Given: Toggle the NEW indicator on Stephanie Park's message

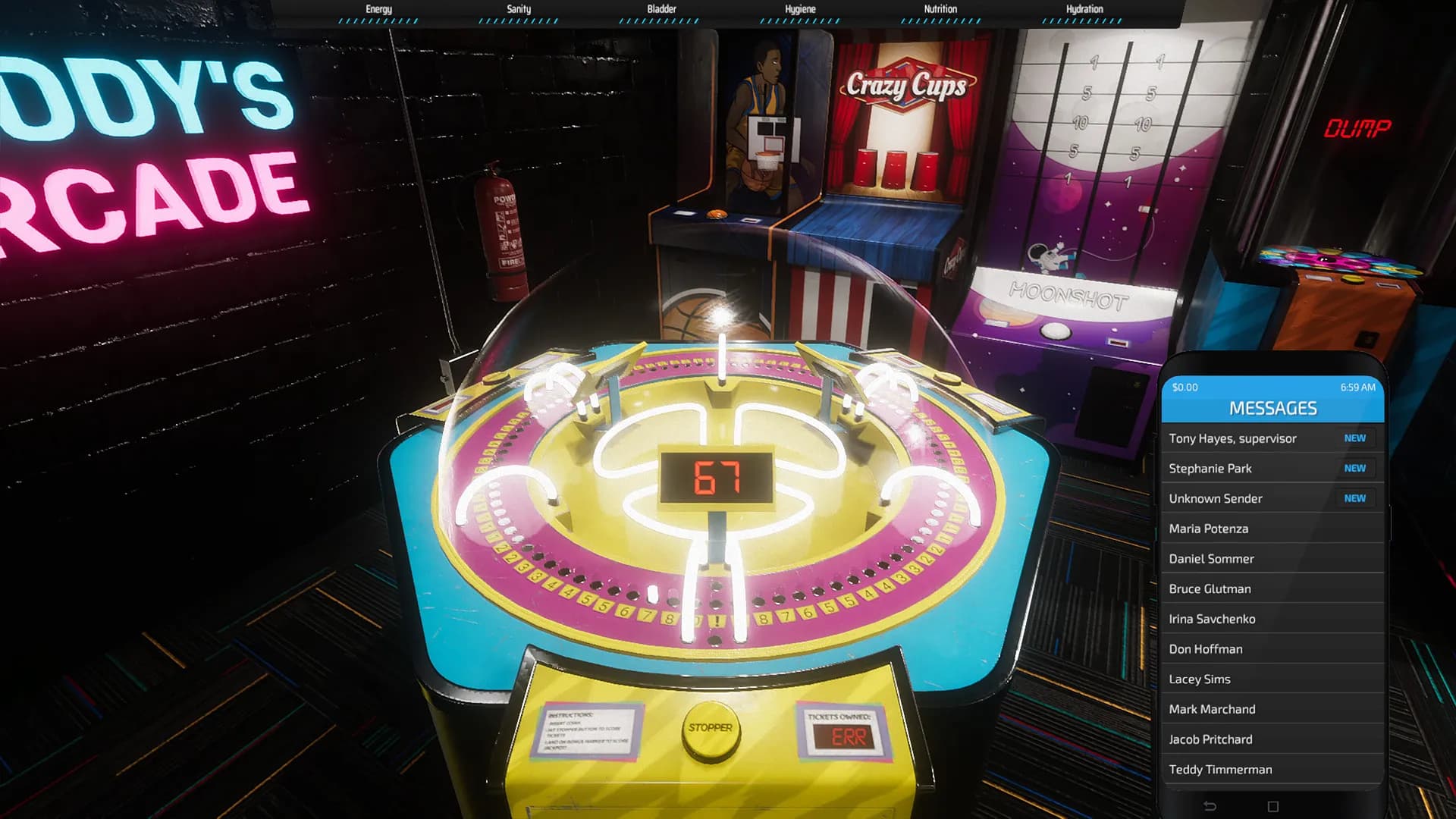Looking at the screenshot, I should tap(1355, 468).
